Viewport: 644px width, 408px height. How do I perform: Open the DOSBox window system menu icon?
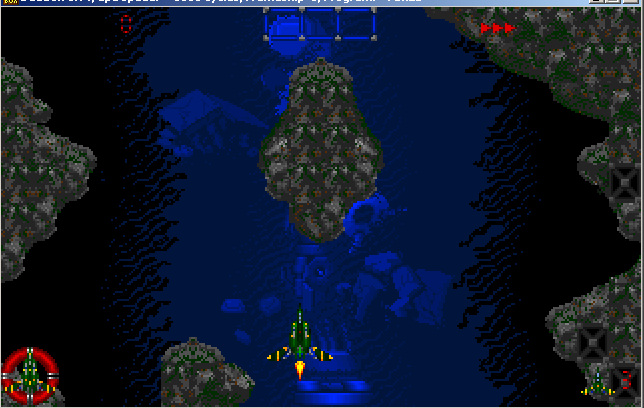click(x=10, y=4)
